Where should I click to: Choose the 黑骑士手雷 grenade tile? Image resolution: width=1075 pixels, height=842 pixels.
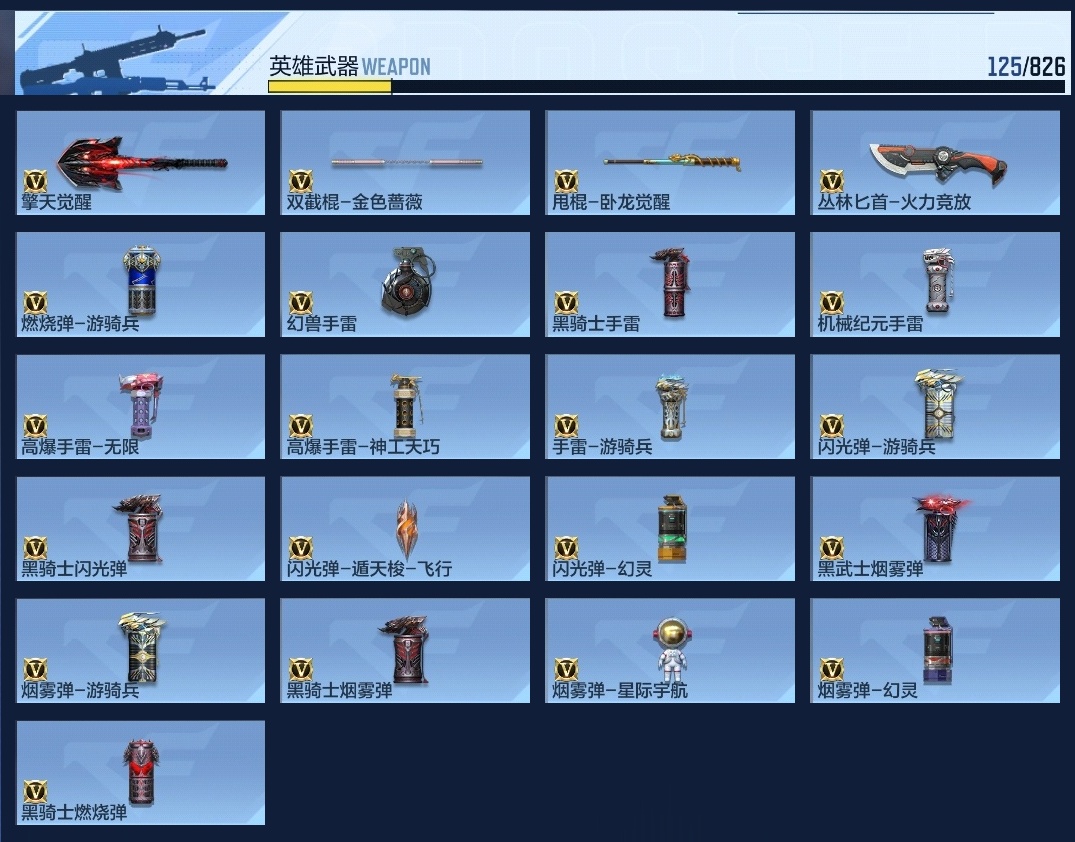[670, 284]
